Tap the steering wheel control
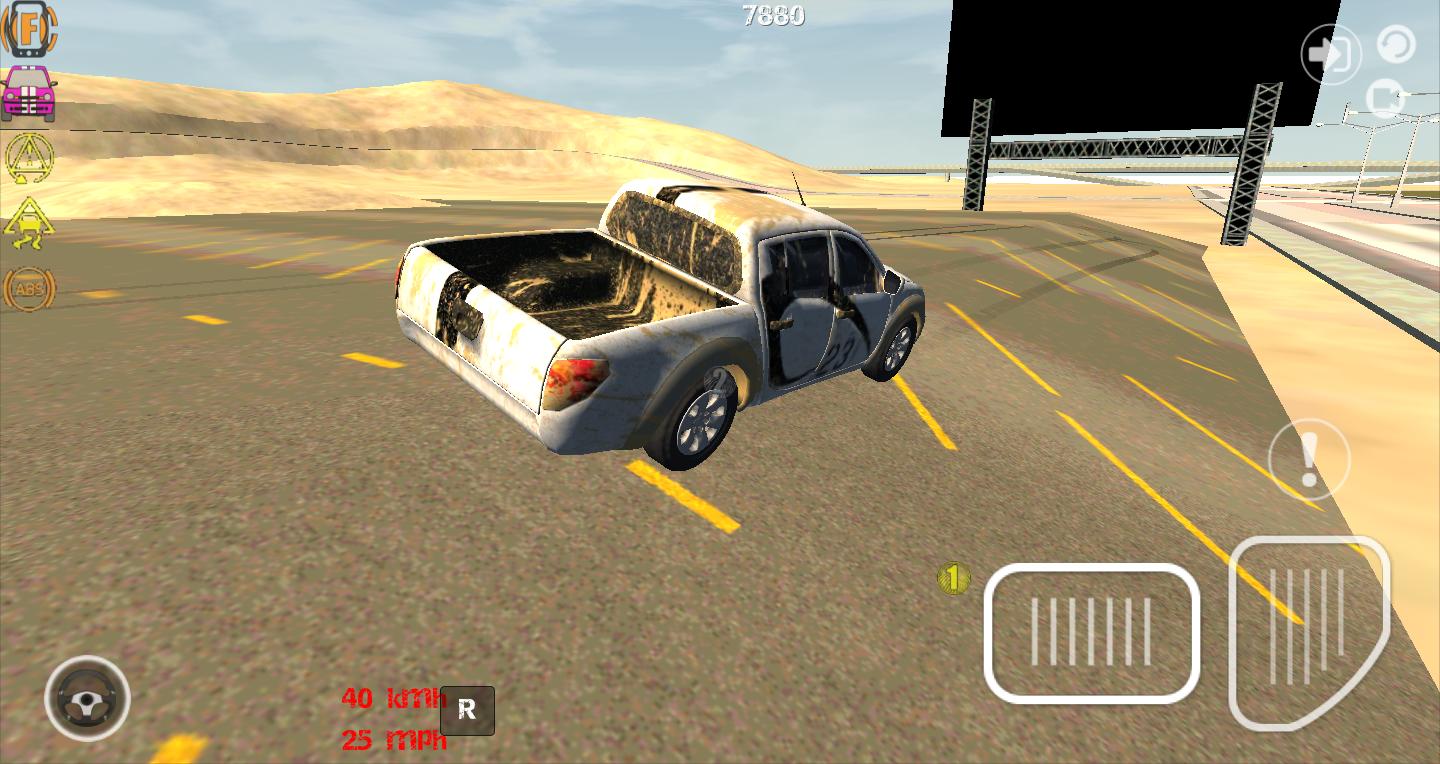1440x764 pixels. pos(88,700)
